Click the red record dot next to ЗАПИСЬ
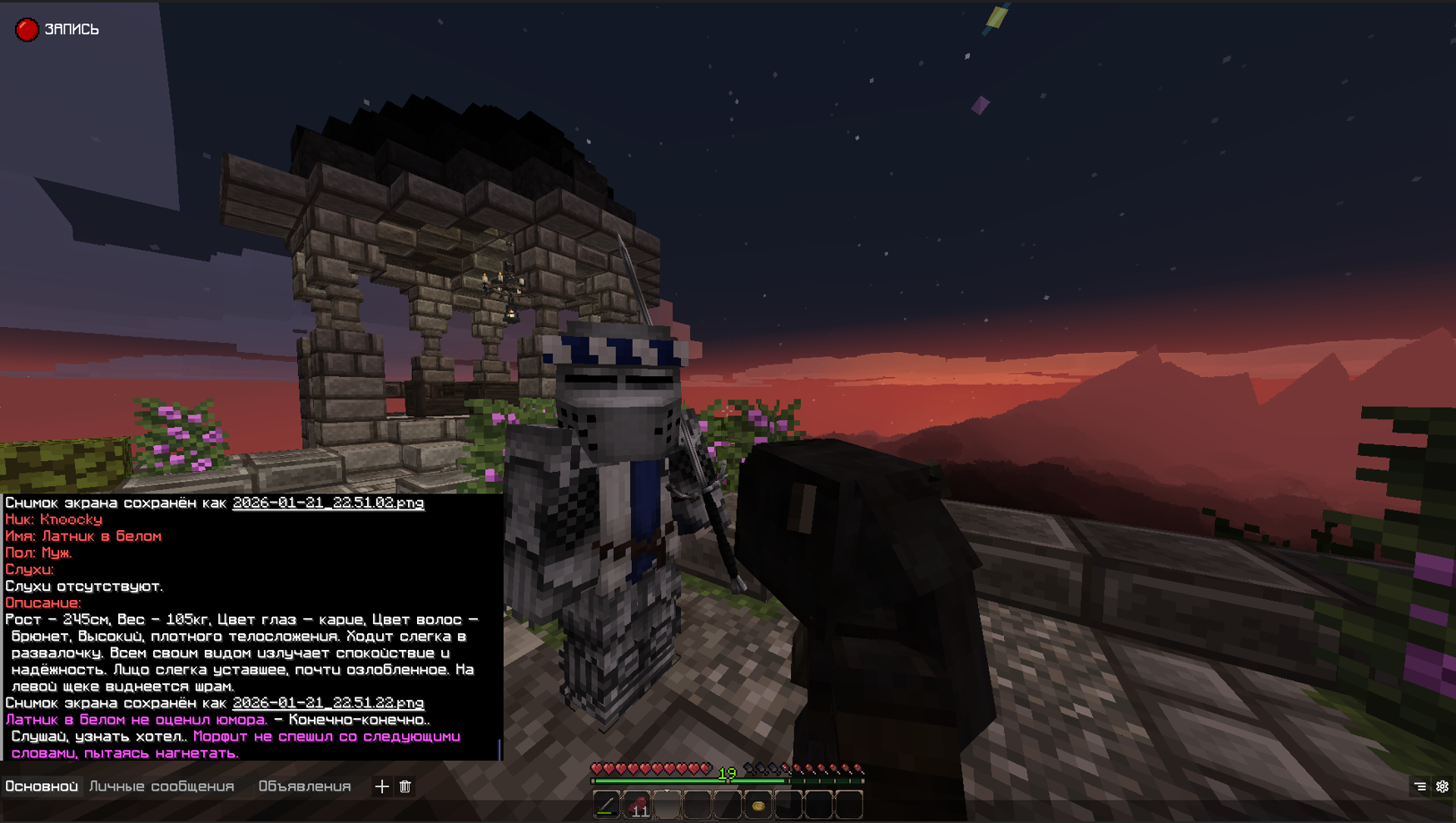 pyautogui.click(x=27, y=28)
